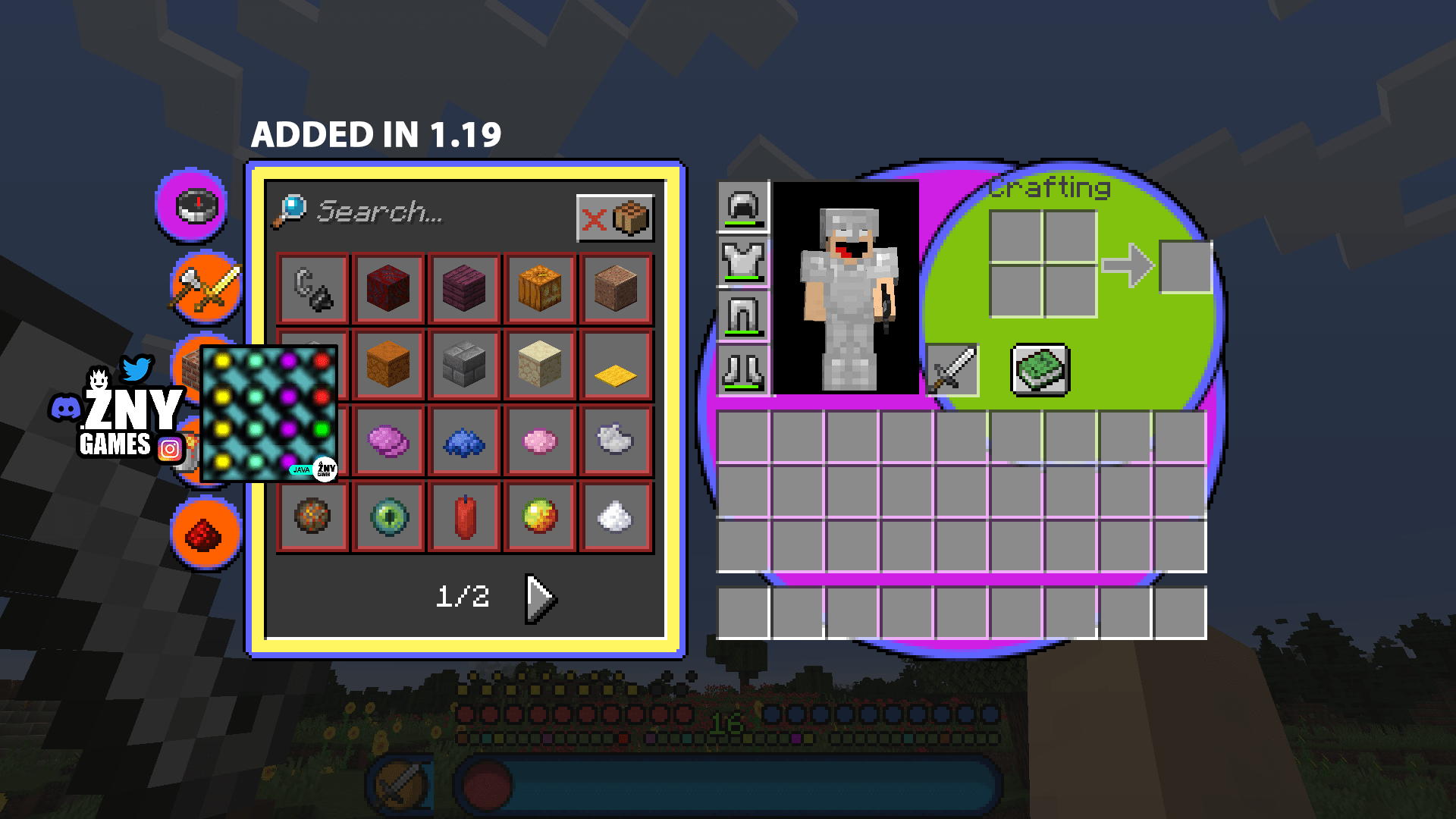Select the iron sword in the inventory slot
Screen dimensions: 1456x819
coord(952,369)
